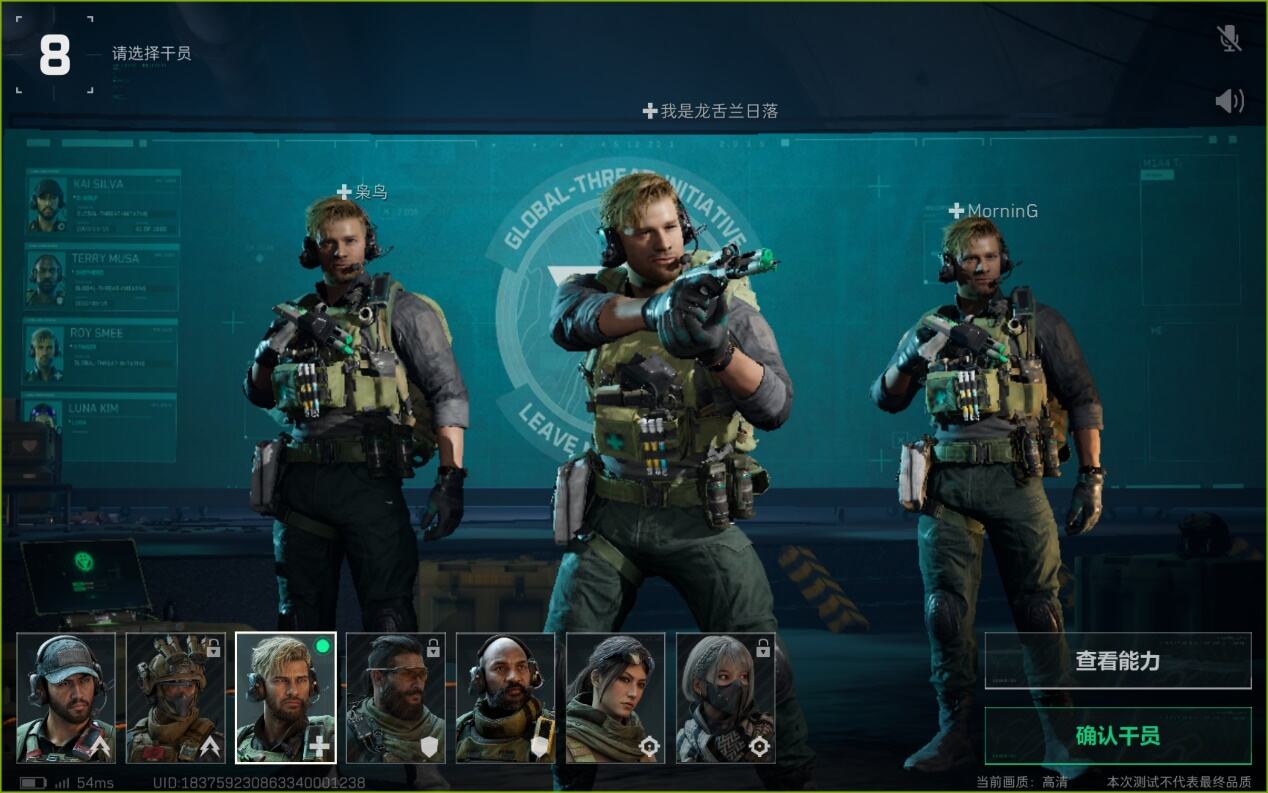Toggle the speaker voice icon
The height and width of the screenshot is (793, 1268).
point(1229,100)
